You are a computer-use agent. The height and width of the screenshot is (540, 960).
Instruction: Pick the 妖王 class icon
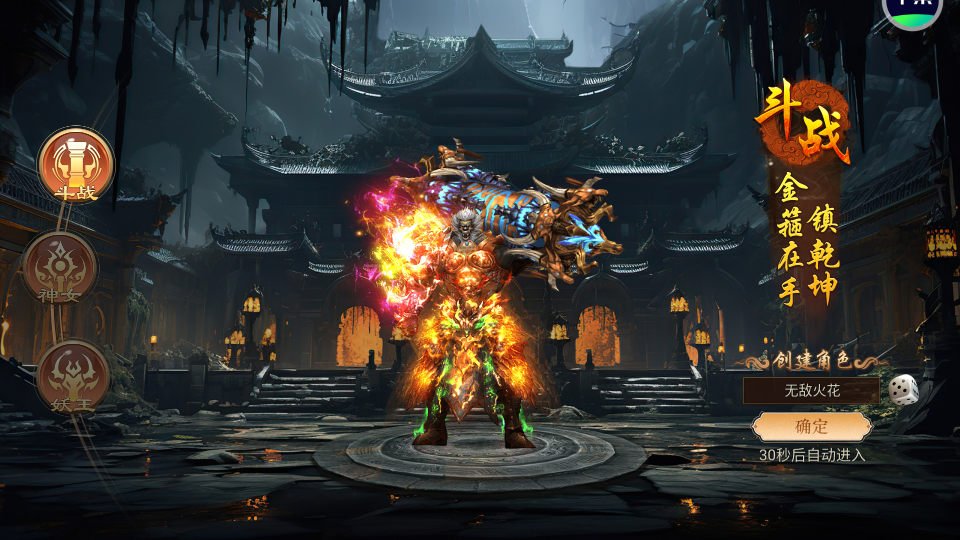coord(73,376)
